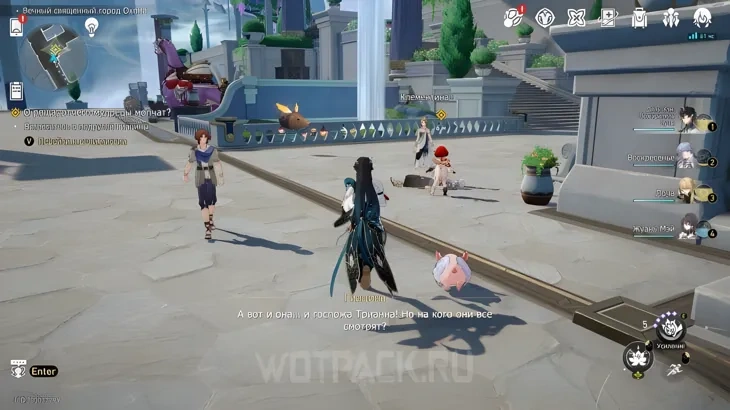Switch to the first party member portrait
Image resolution: width=730 pixels, height=410 pixels.
coord(689,120)
